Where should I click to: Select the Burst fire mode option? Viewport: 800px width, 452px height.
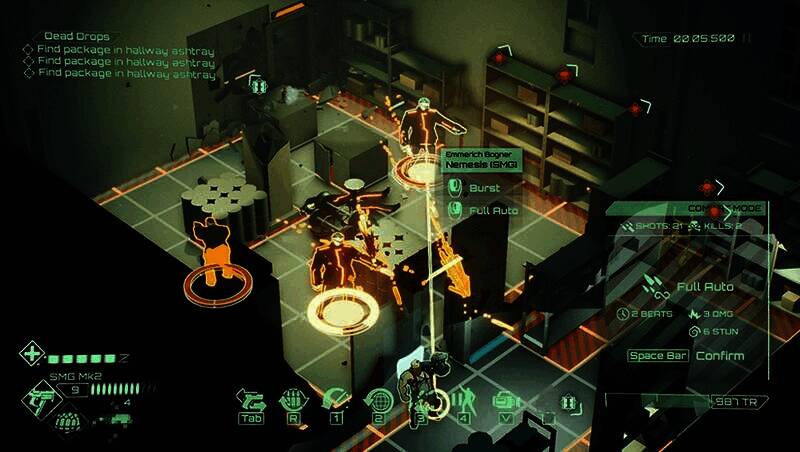click(483, 187)
